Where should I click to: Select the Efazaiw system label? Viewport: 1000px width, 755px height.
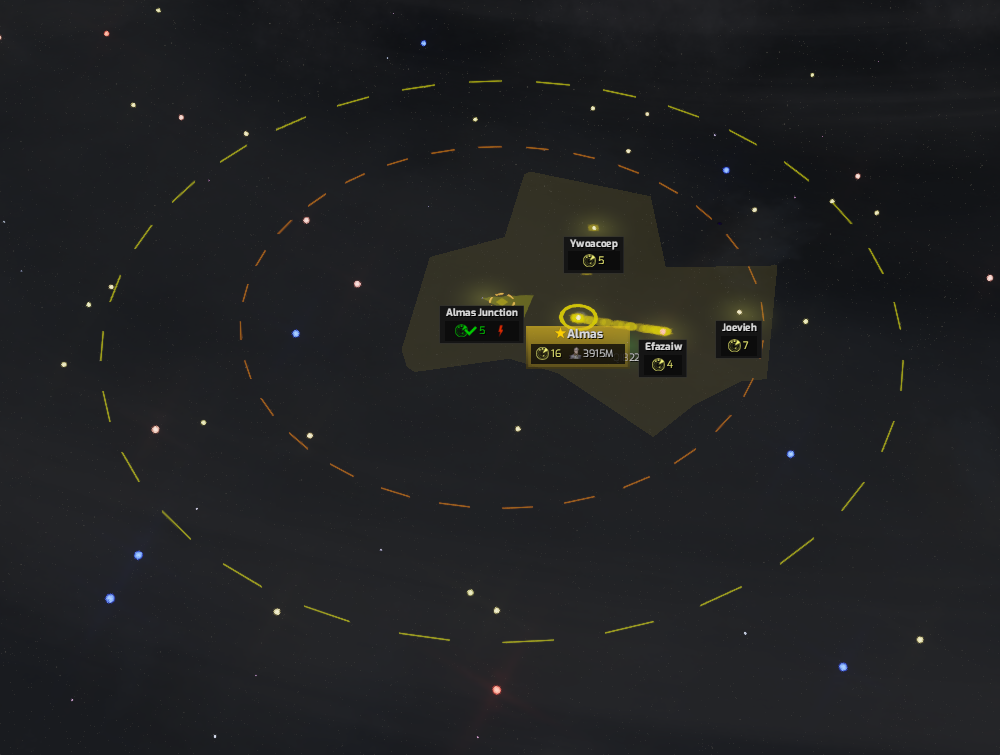coord(663,347)
